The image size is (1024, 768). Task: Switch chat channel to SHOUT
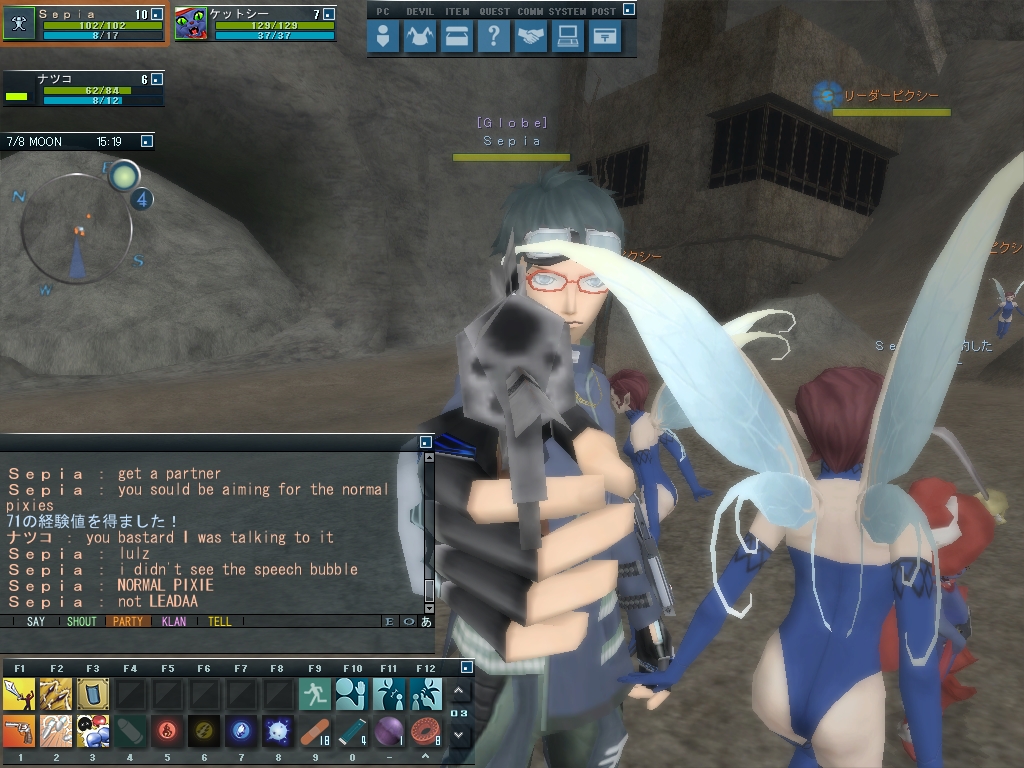click(x=82, y=621)
